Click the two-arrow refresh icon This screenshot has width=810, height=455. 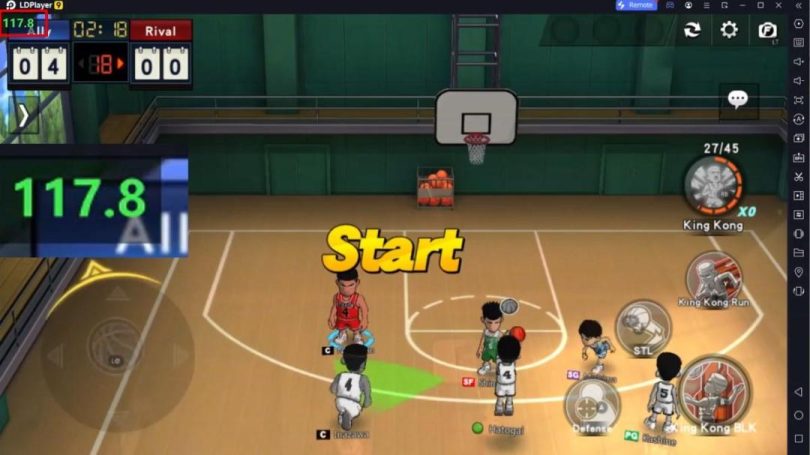(x=692, y=30)
